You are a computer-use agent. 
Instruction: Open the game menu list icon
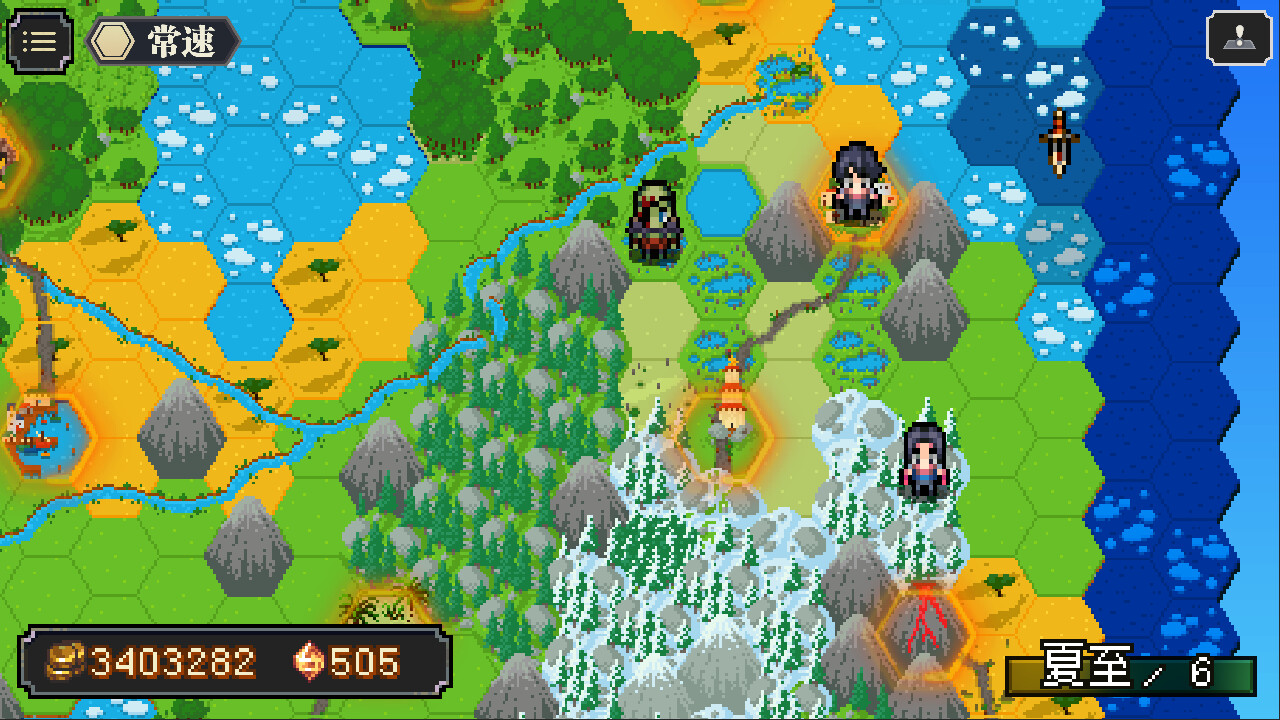tap(38, 40)
